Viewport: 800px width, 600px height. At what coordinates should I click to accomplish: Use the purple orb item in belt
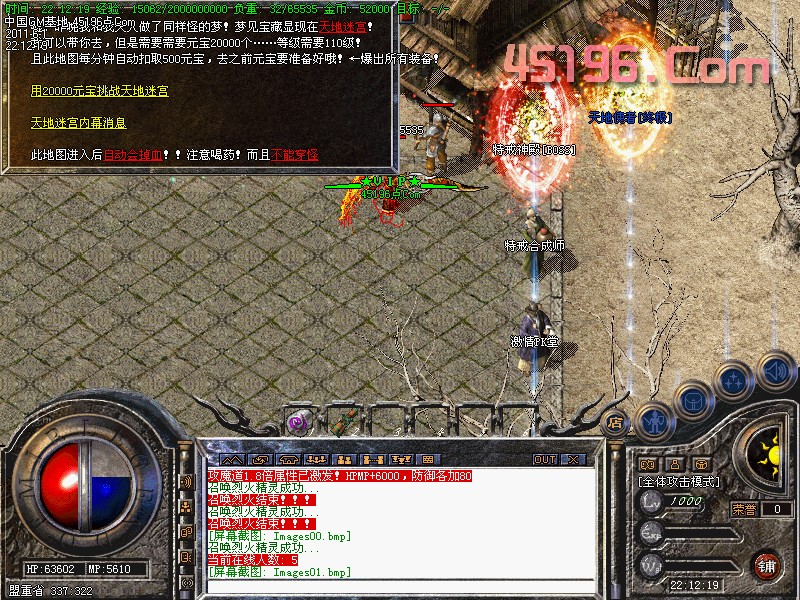[x=297, y=422]
